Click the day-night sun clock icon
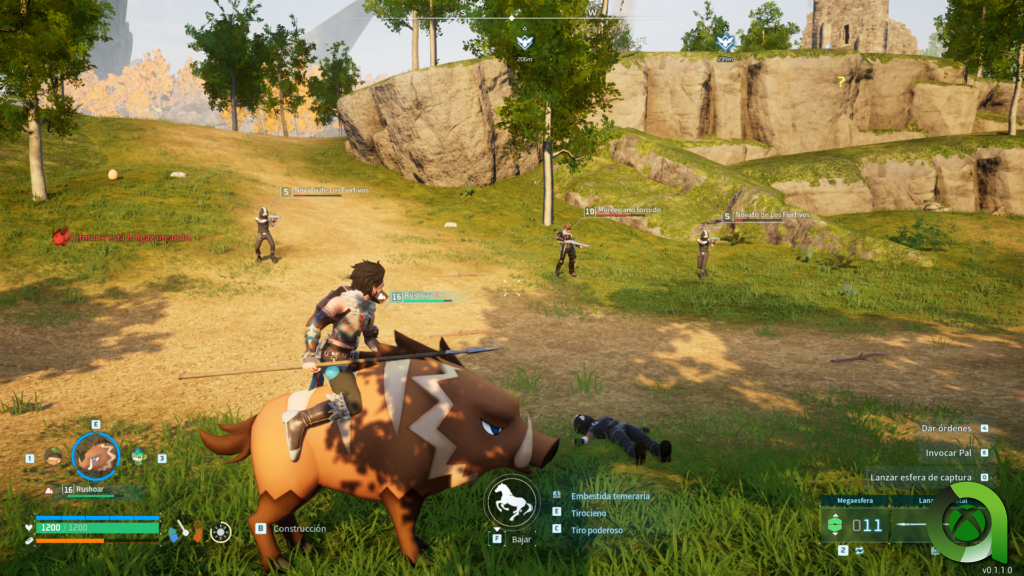The image size is (1024, 576). pyautogui.click(x=220, y=531)
